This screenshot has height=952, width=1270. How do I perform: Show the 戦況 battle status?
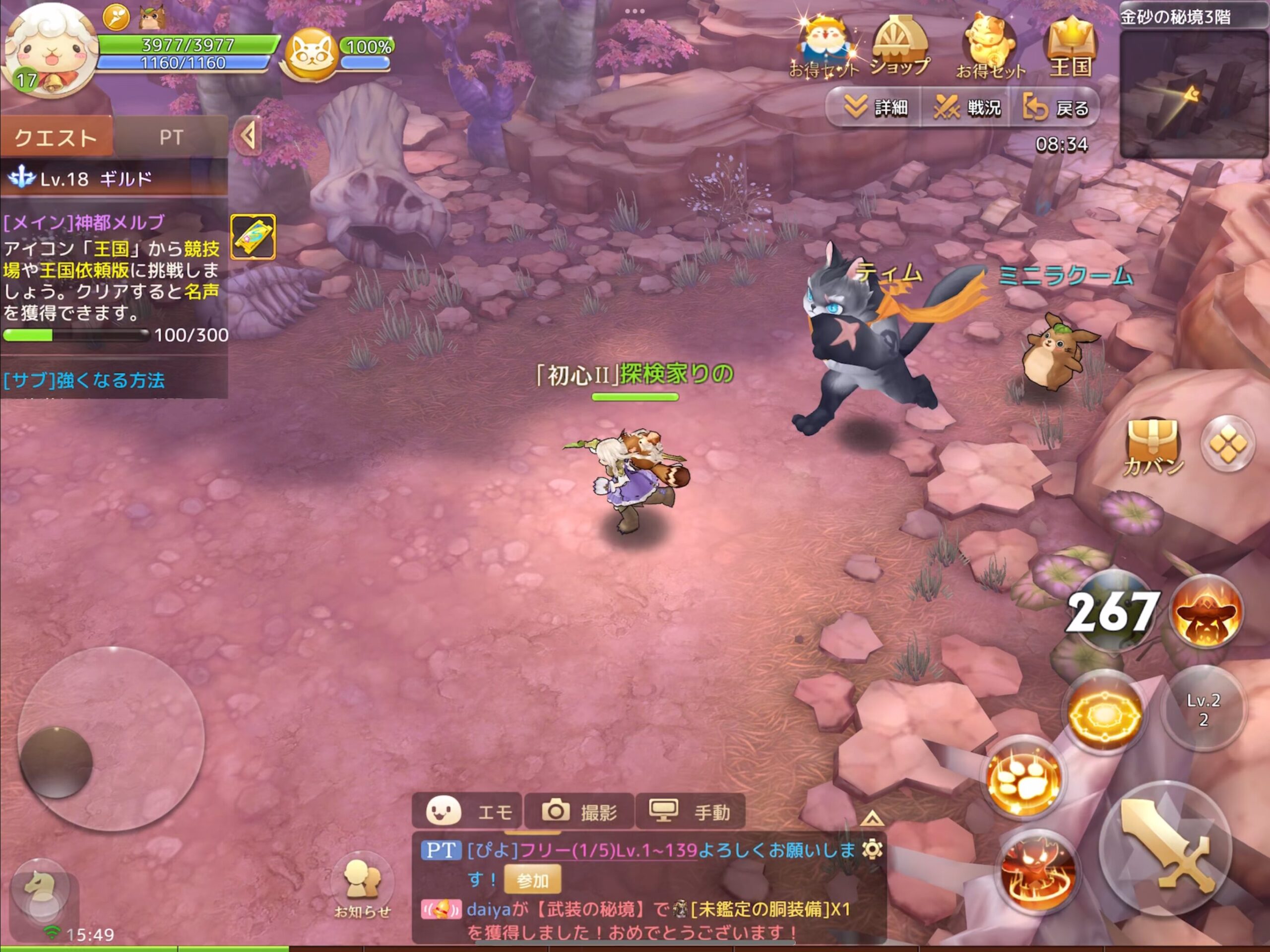click(x=967, y=107)
